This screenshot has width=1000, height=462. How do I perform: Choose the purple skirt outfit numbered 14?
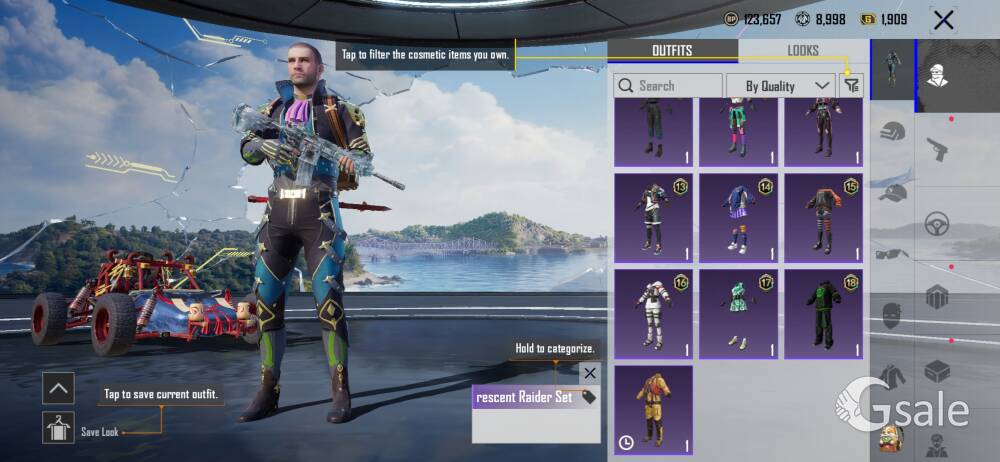click(x=738, y=218)
